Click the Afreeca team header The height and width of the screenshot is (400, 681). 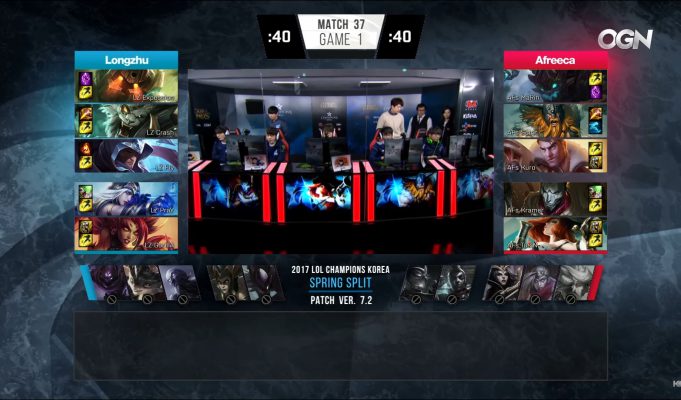556,59
